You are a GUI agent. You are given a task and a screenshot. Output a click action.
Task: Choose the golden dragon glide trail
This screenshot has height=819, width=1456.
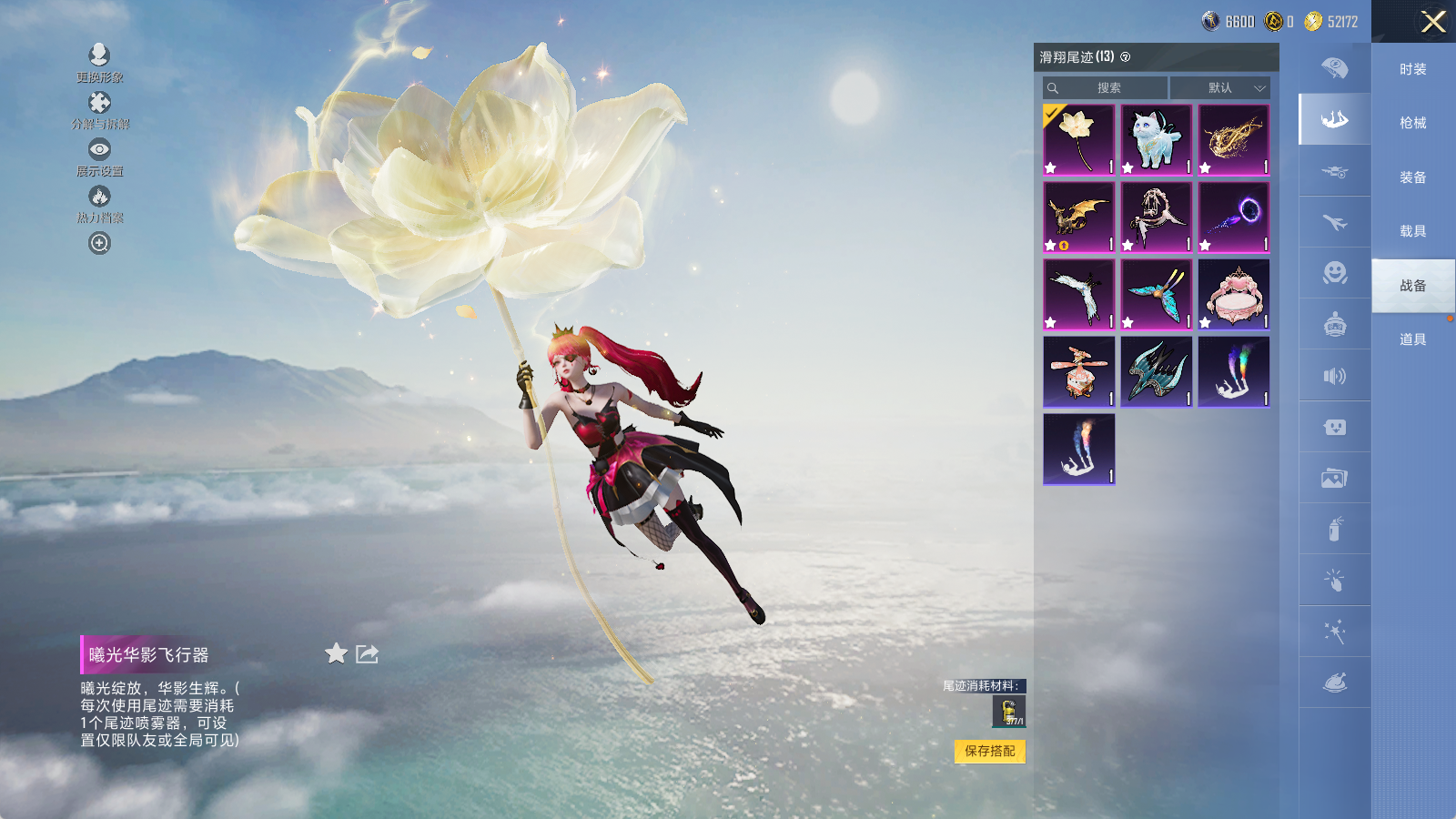point(1078,217)
